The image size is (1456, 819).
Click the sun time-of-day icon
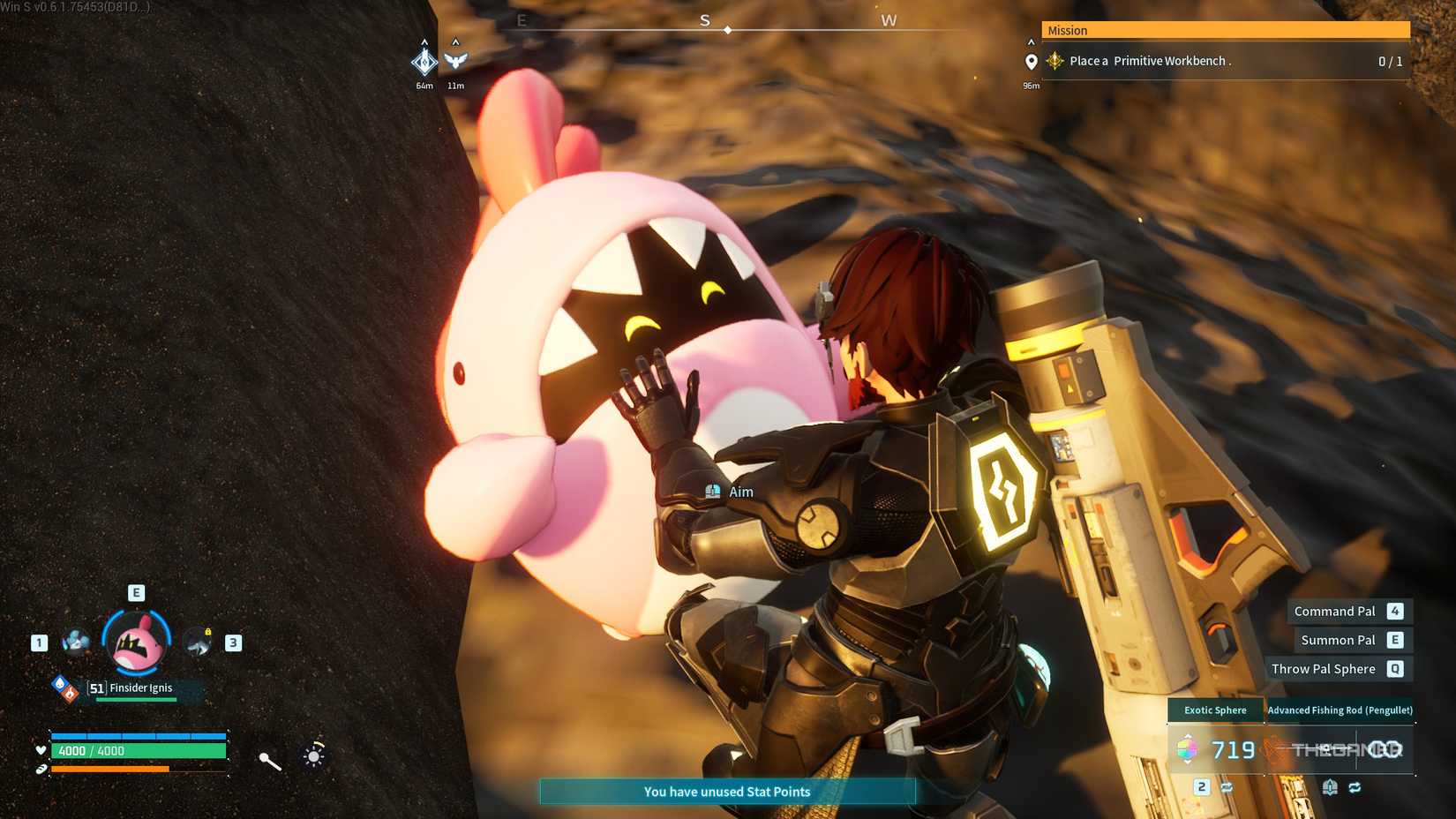click(314, 755)
